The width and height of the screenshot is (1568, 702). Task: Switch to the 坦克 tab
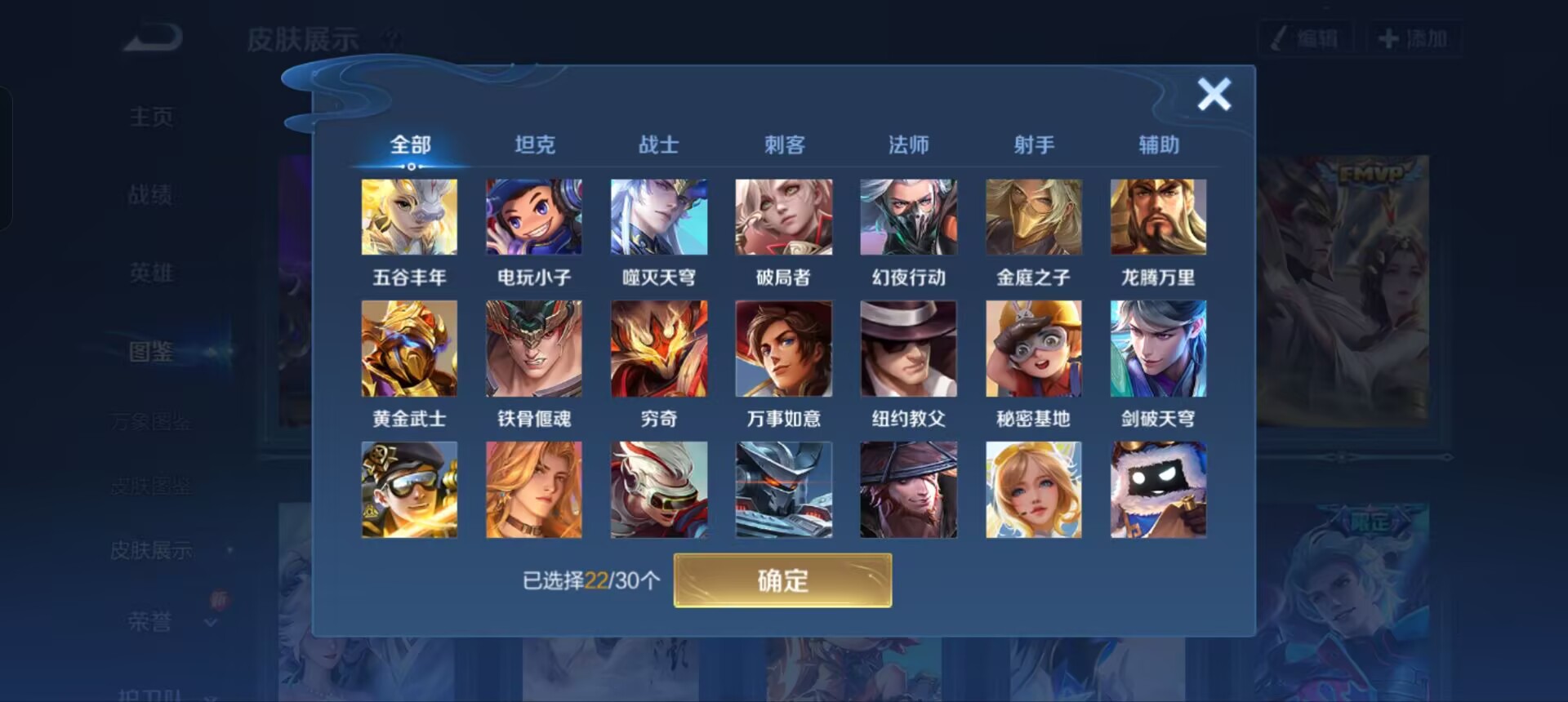535,144
